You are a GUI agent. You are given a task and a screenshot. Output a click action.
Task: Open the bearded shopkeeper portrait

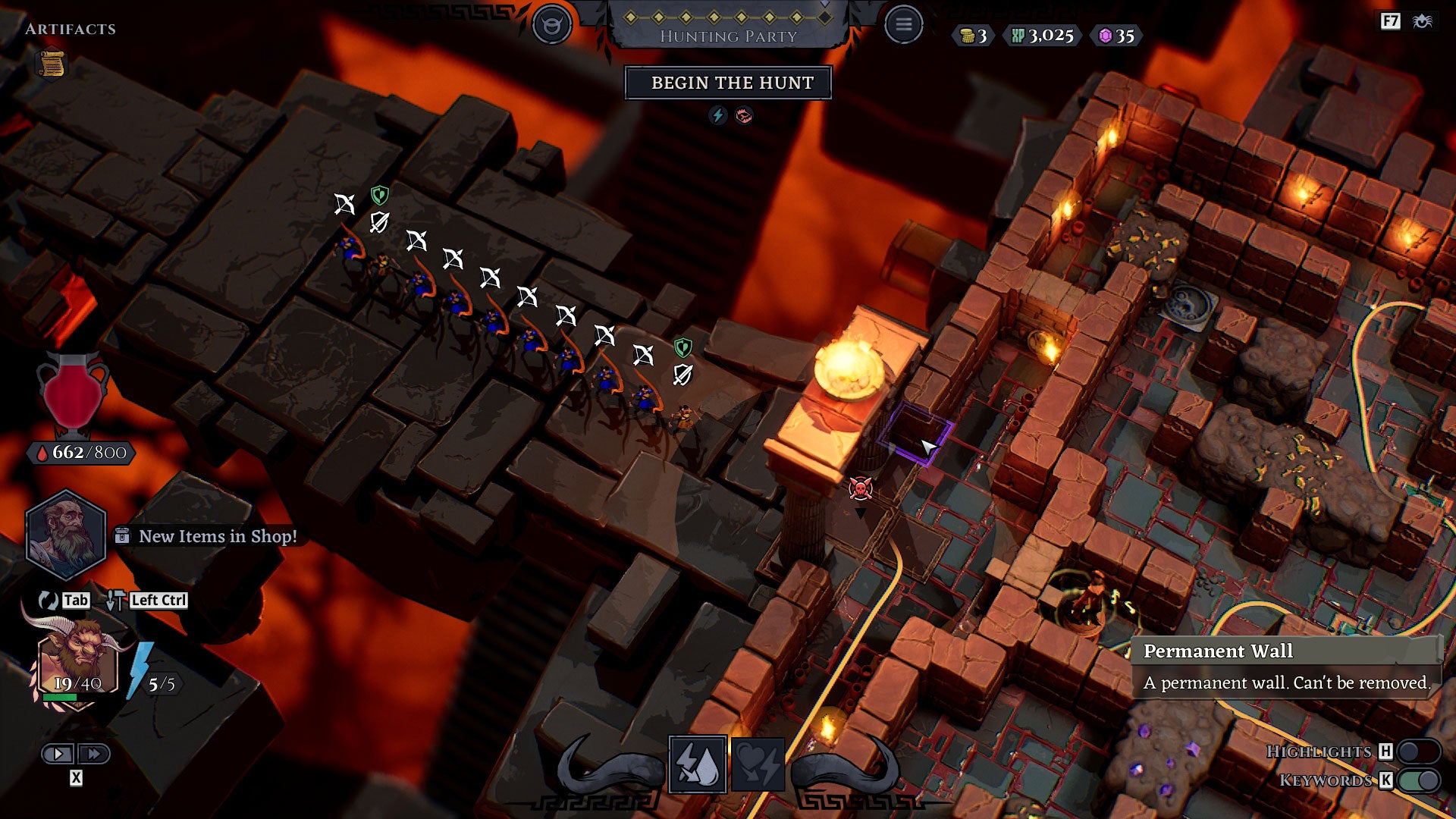[x=65, y=534]
